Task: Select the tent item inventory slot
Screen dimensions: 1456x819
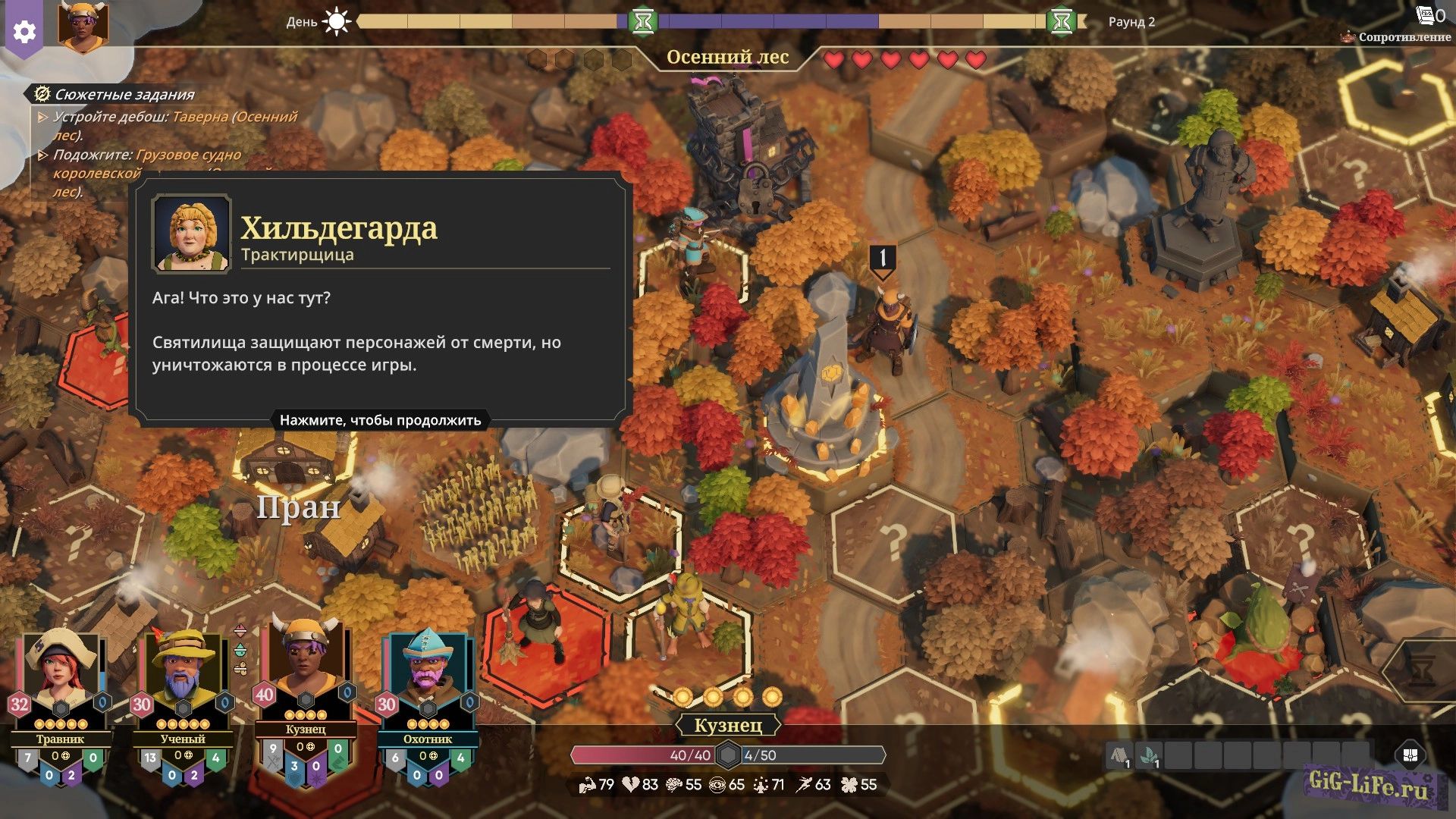Action: 1119,756
